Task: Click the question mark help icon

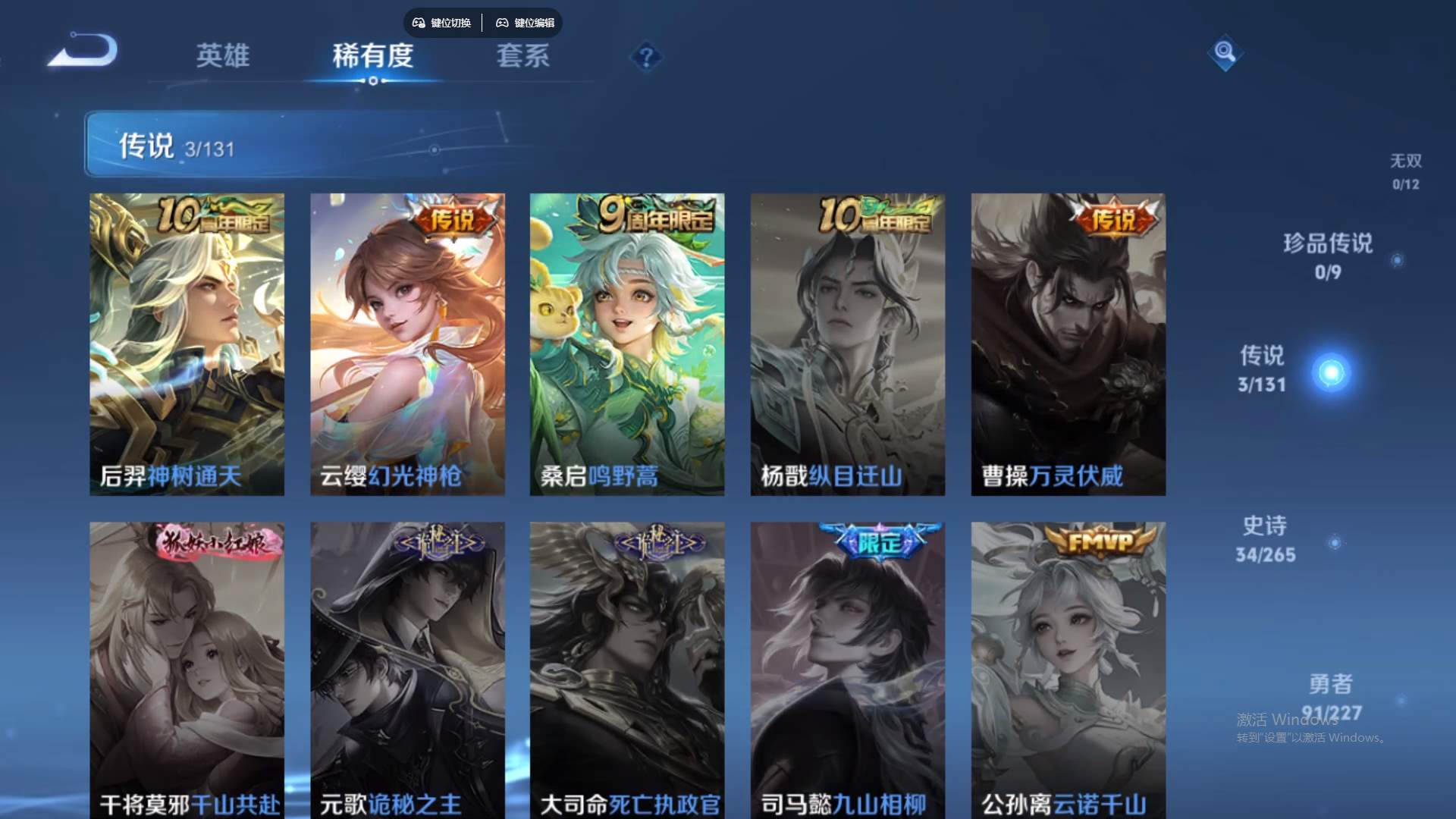Action: pyautogui.click(x=645, y=57)
